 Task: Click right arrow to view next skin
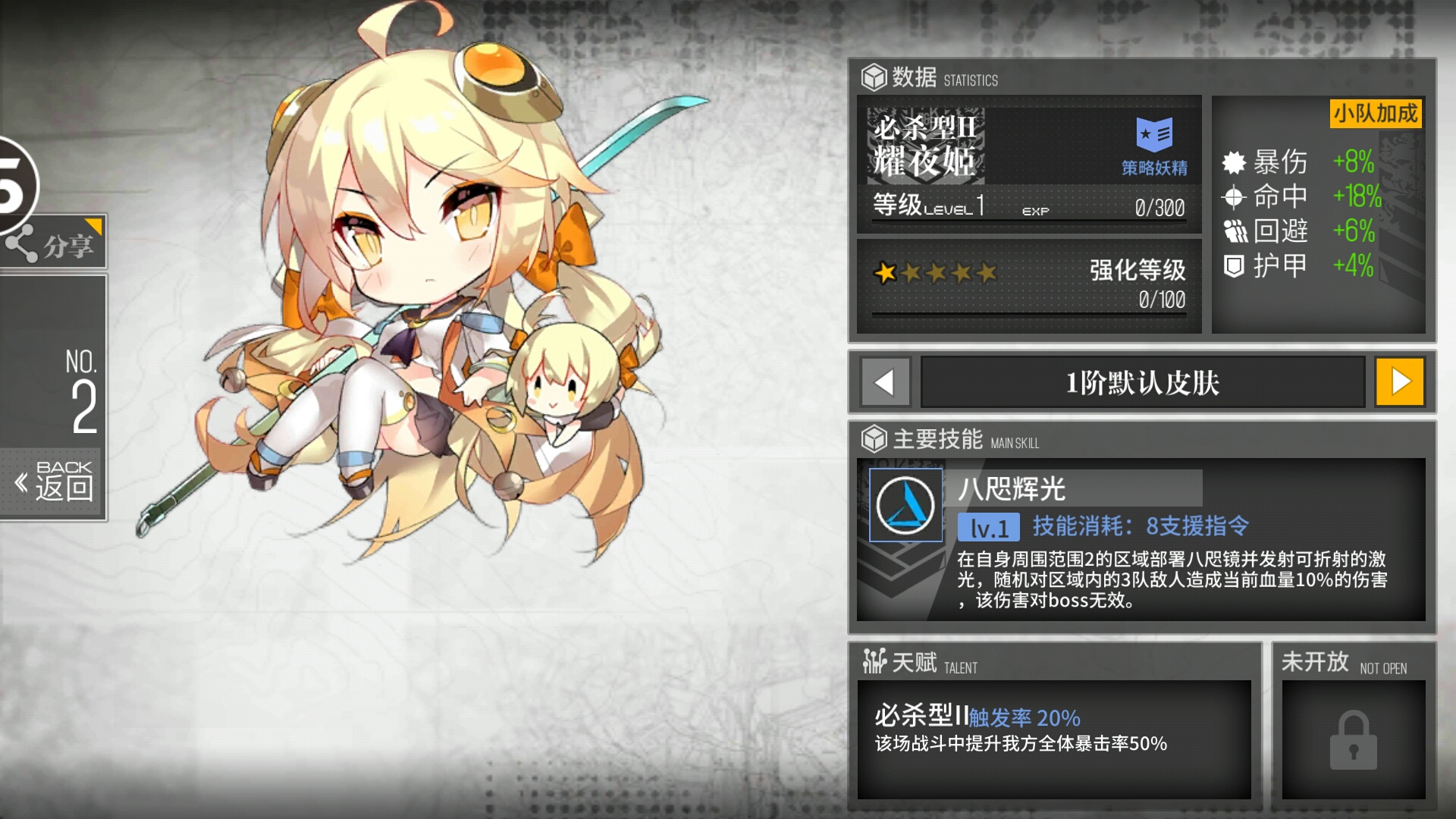click(x=1400, y=382)
